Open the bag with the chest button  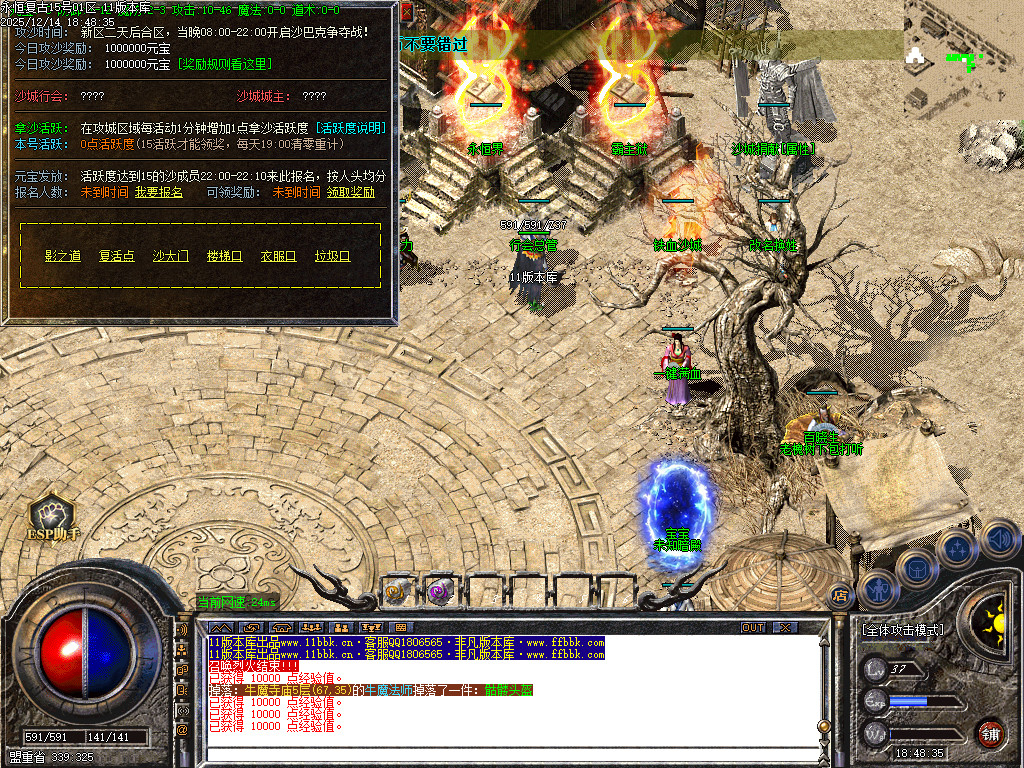(916, 568)
